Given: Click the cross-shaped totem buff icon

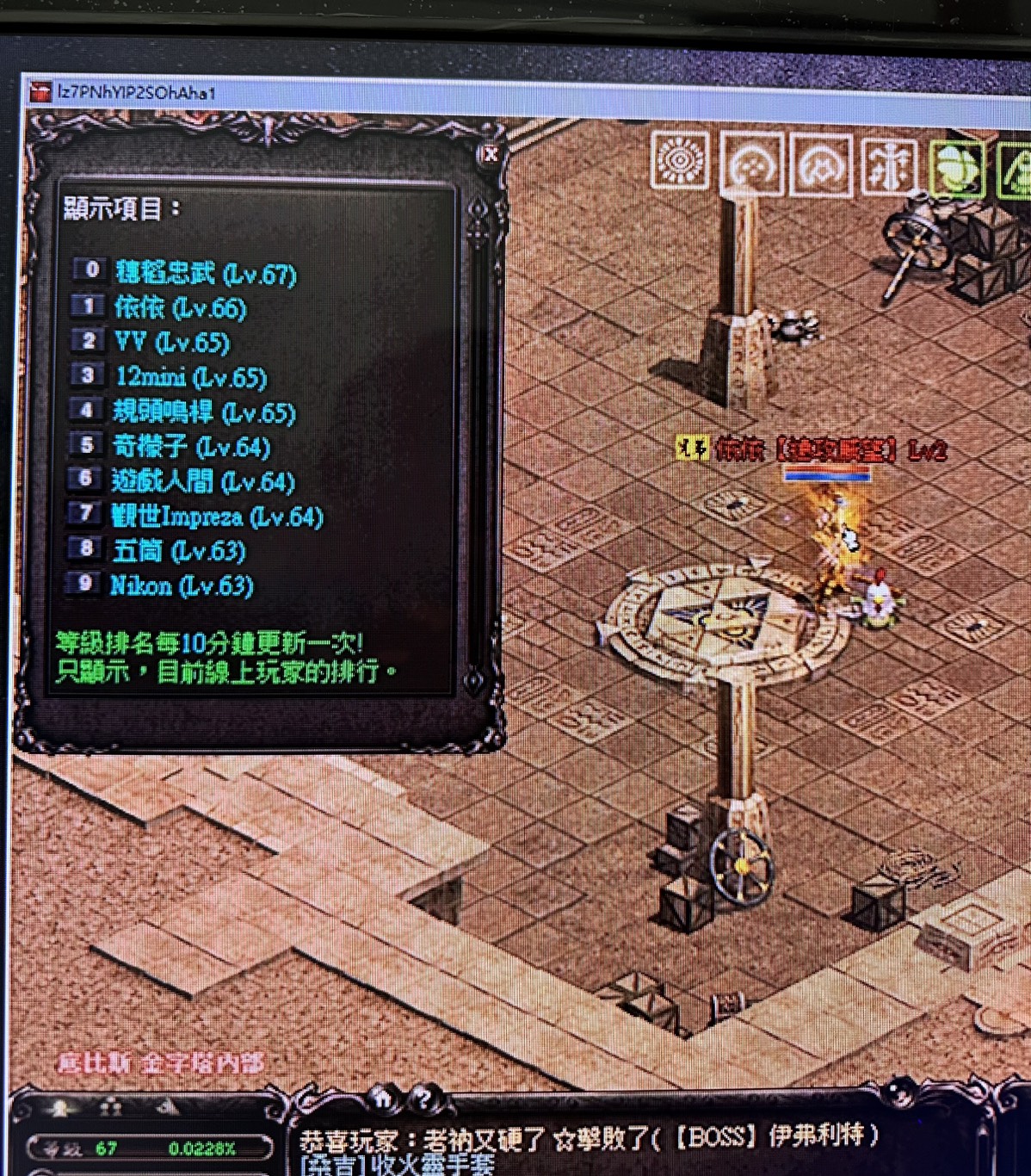Looking at the screenshot, I should click(888, 165).
